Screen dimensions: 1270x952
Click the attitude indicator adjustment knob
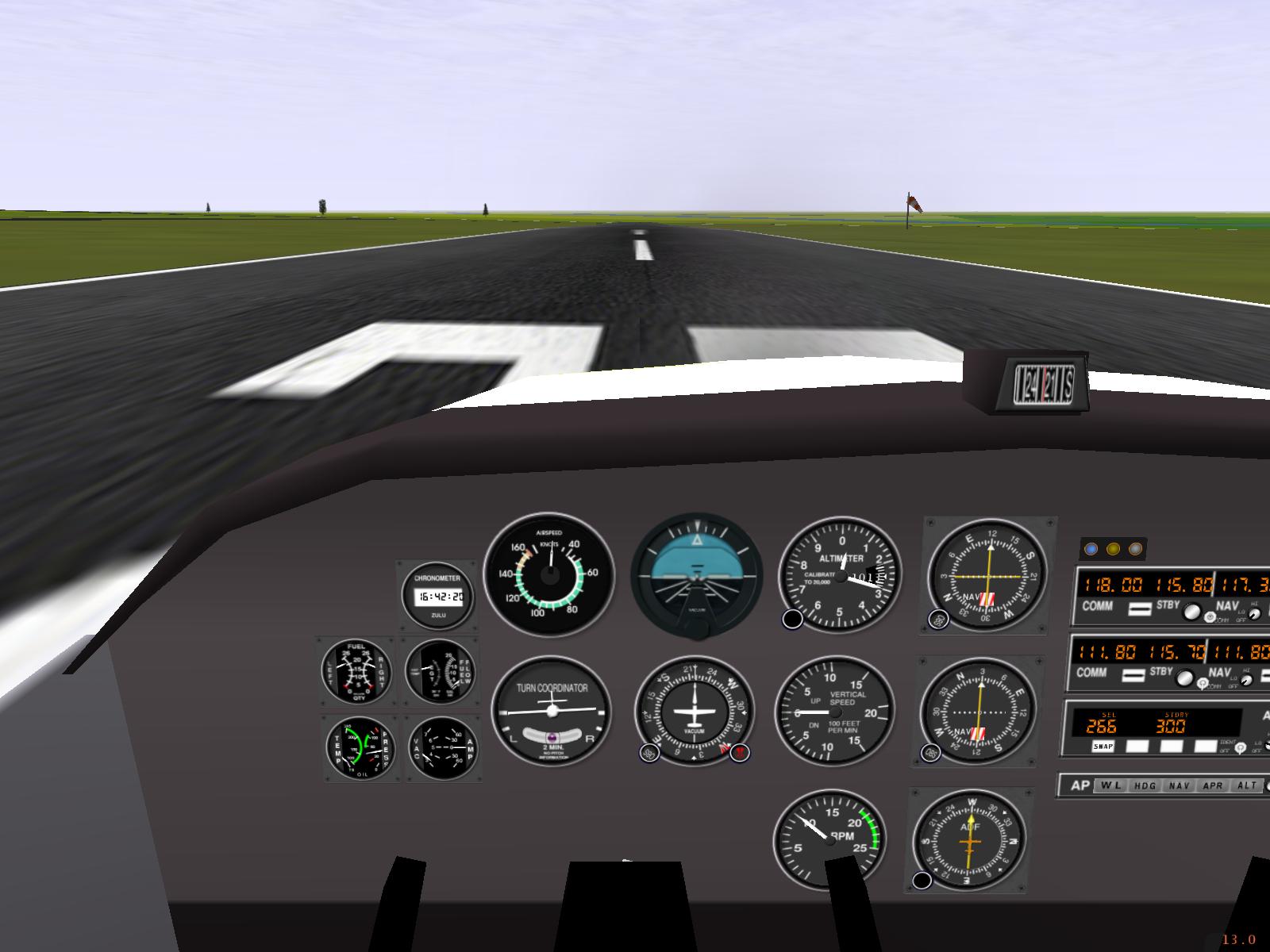[x=698, y=629]
